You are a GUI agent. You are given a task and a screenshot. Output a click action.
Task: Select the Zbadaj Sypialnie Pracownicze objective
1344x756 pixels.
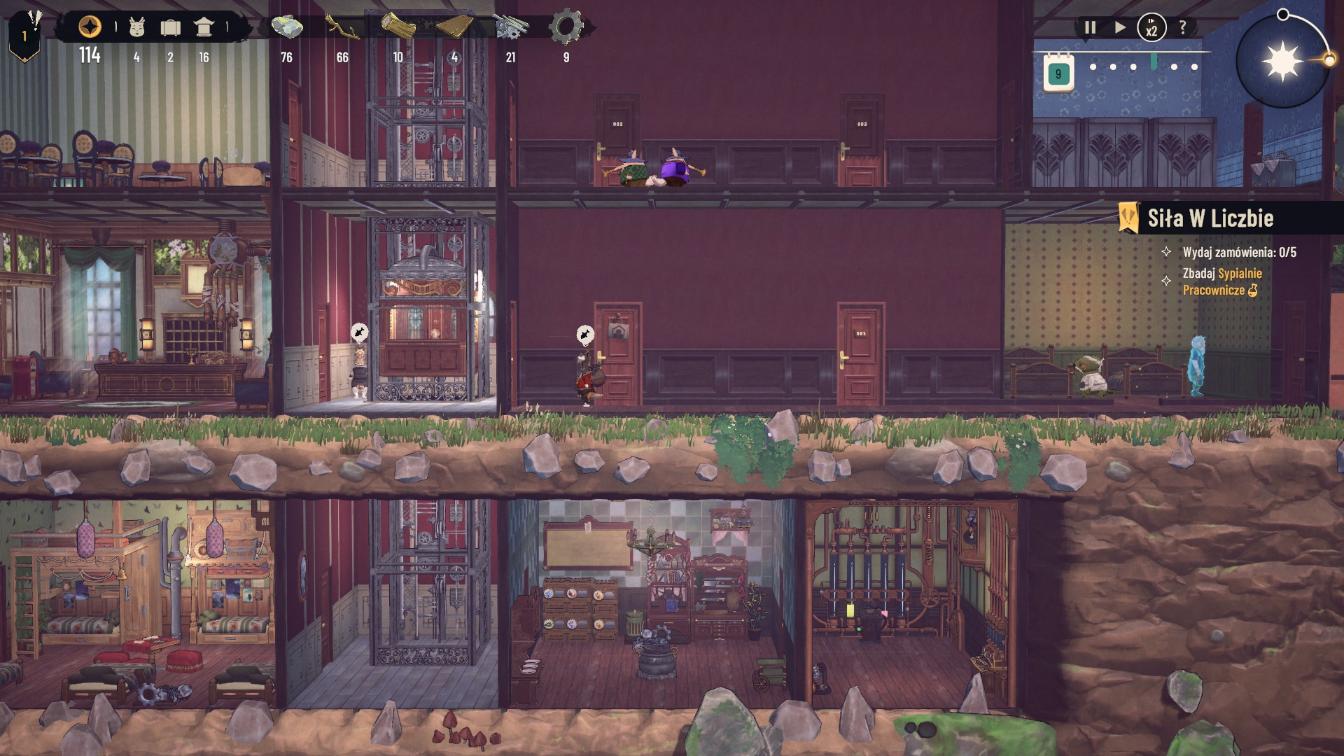[x=1220, y=281]
